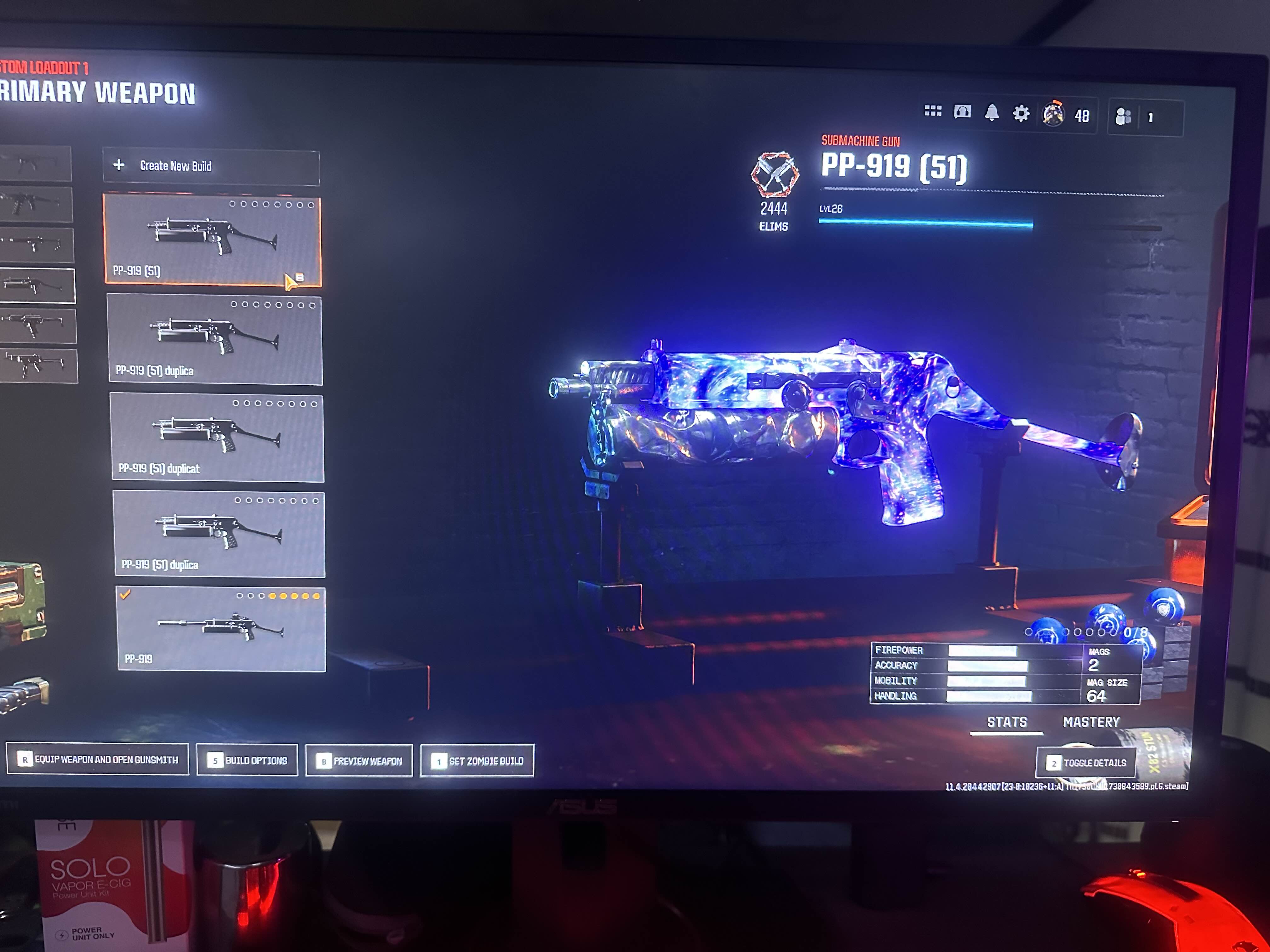Open the player profile emblem
This screenshot has width=1270, height=952.
tap(1053, 114)
